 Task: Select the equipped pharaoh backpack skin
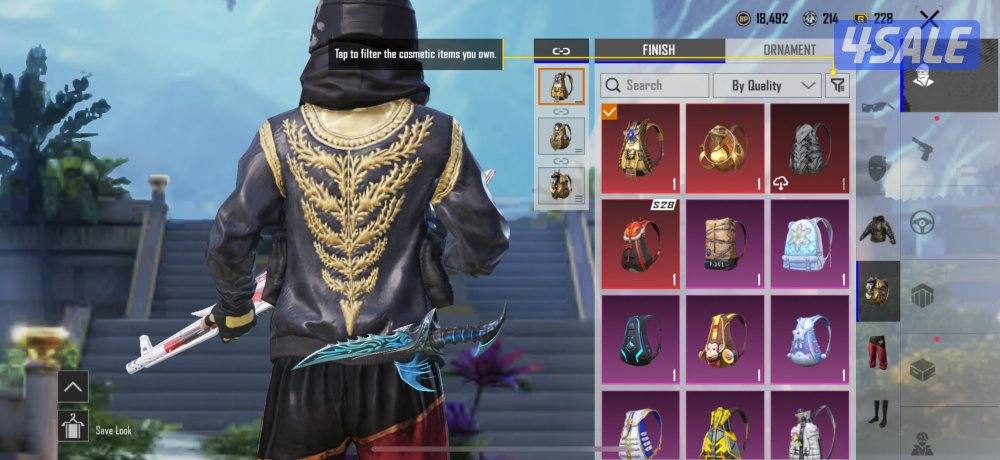point(640,148)
